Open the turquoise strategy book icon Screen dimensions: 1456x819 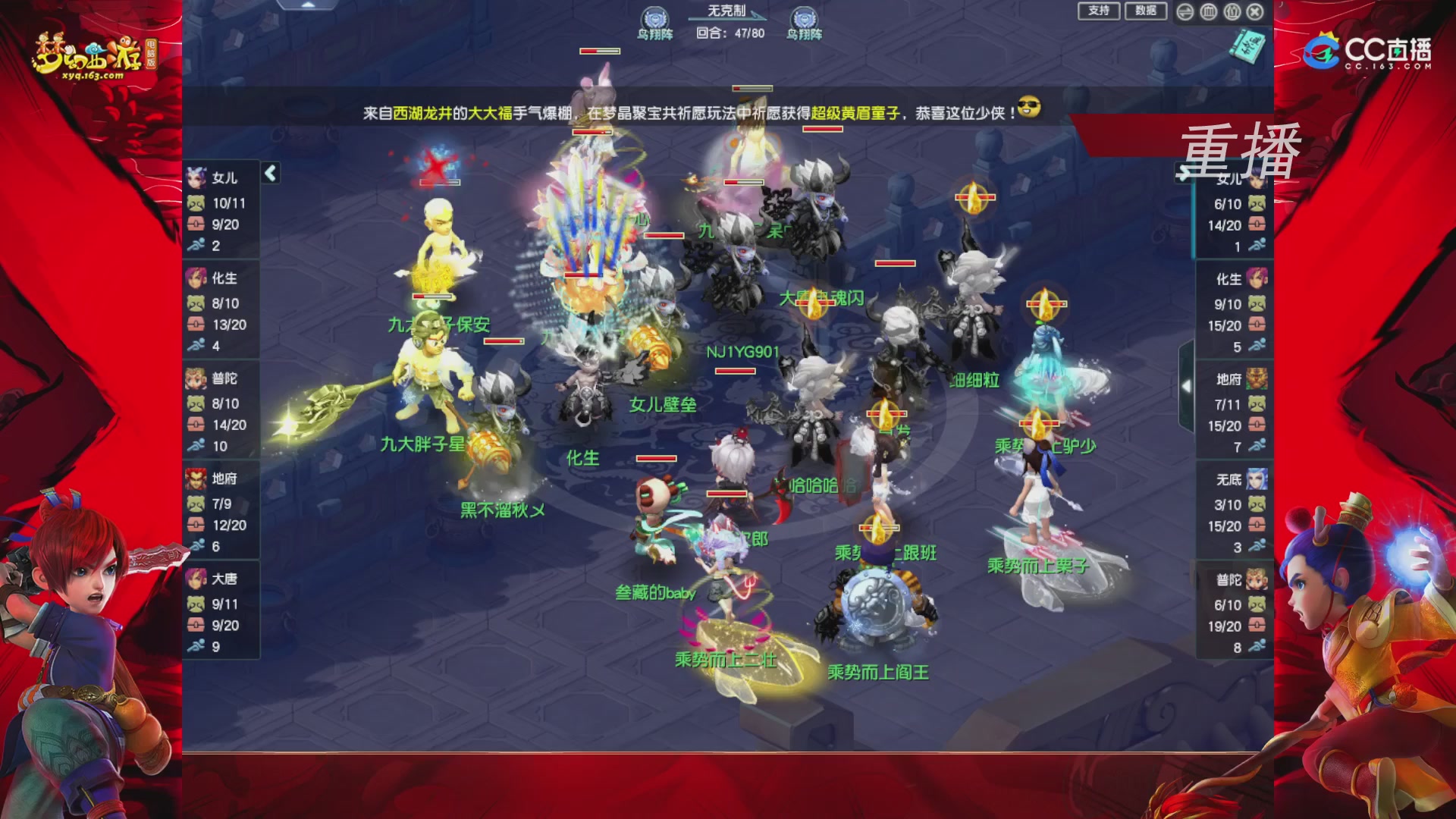[x=1247, y=47]
